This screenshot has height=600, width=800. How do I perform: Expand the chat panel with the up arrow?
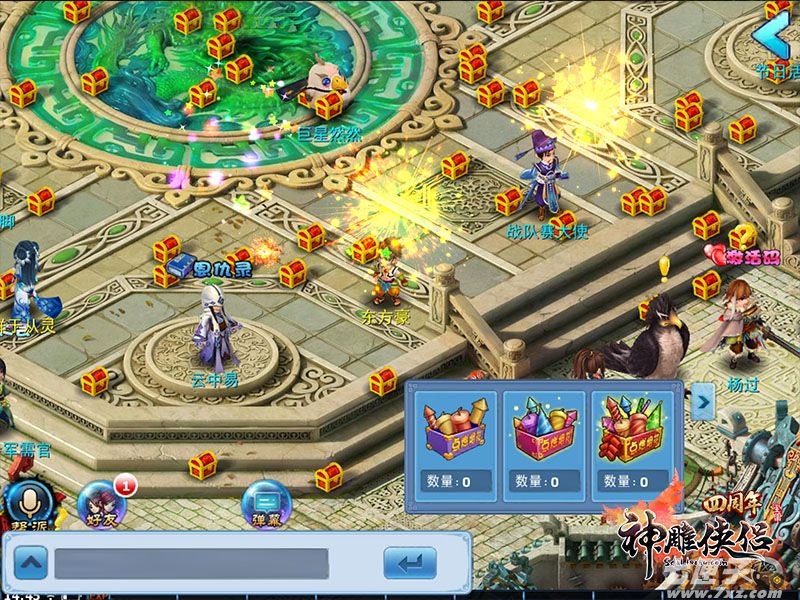point(32,564)
